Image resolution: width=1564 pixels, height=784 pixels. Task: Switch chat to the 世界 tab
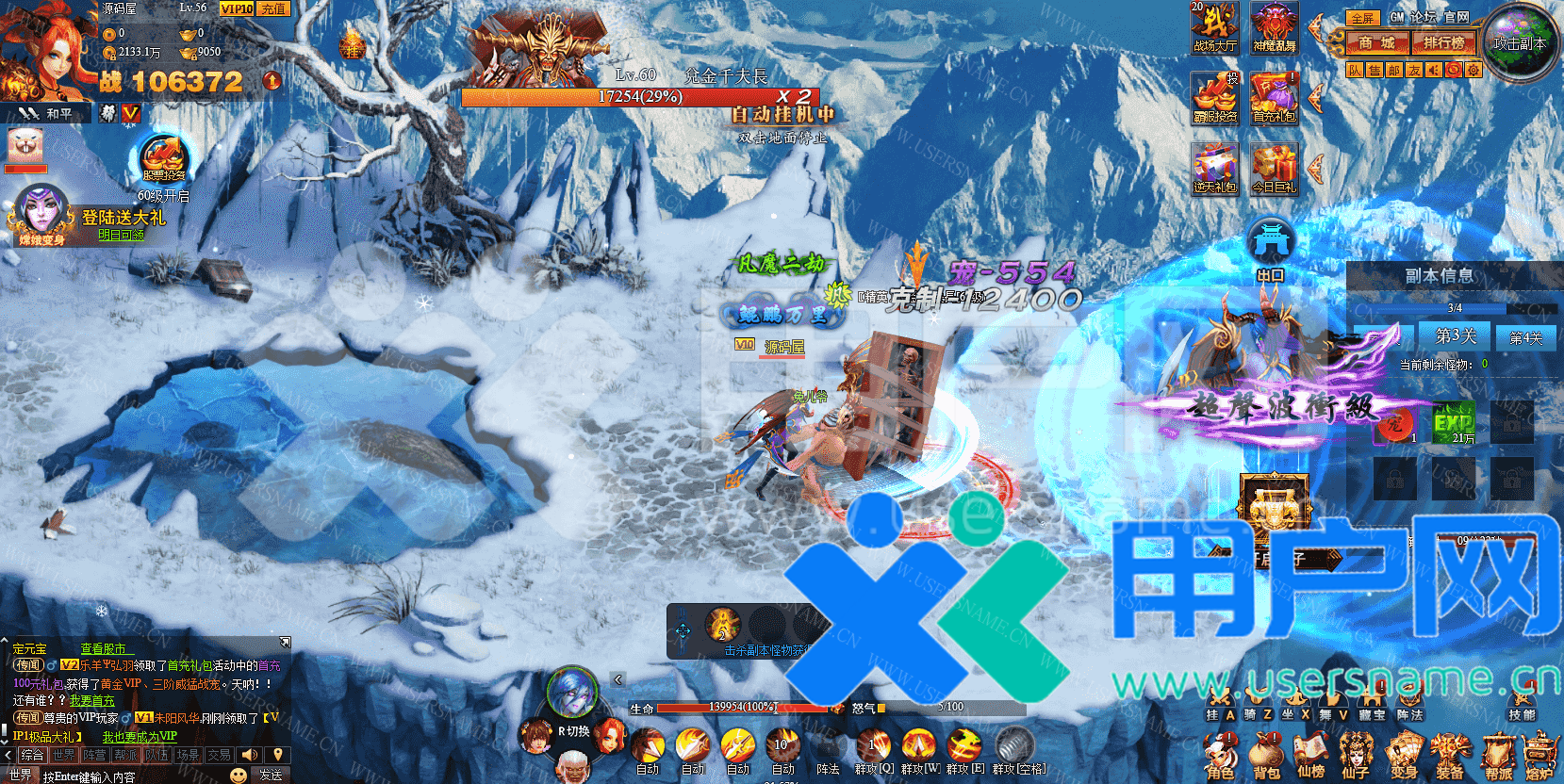pos(64,755)
